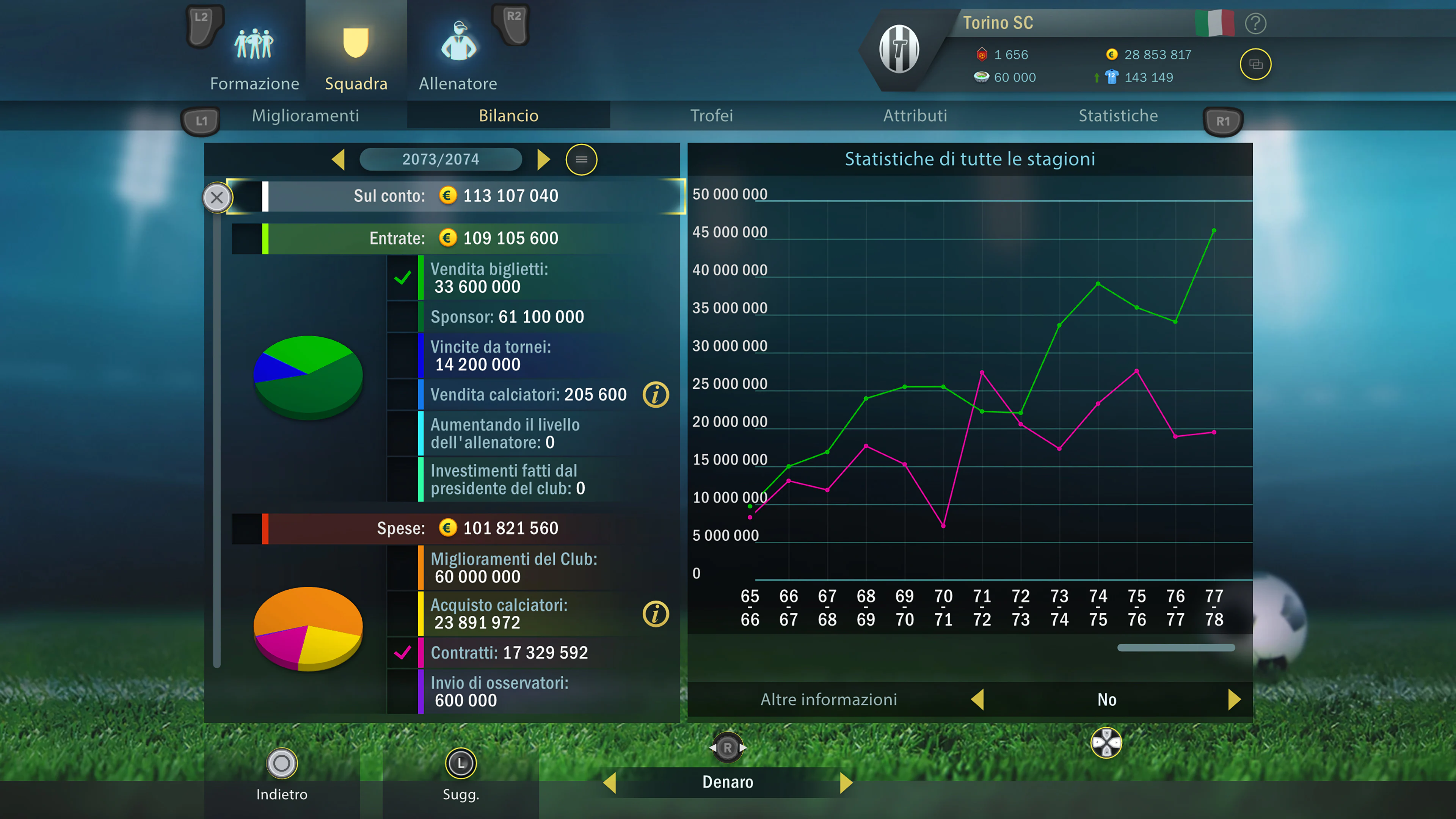Go to previous season before 2073/2074
Screen dimensions: 1456x819
(x=339, y=159)
